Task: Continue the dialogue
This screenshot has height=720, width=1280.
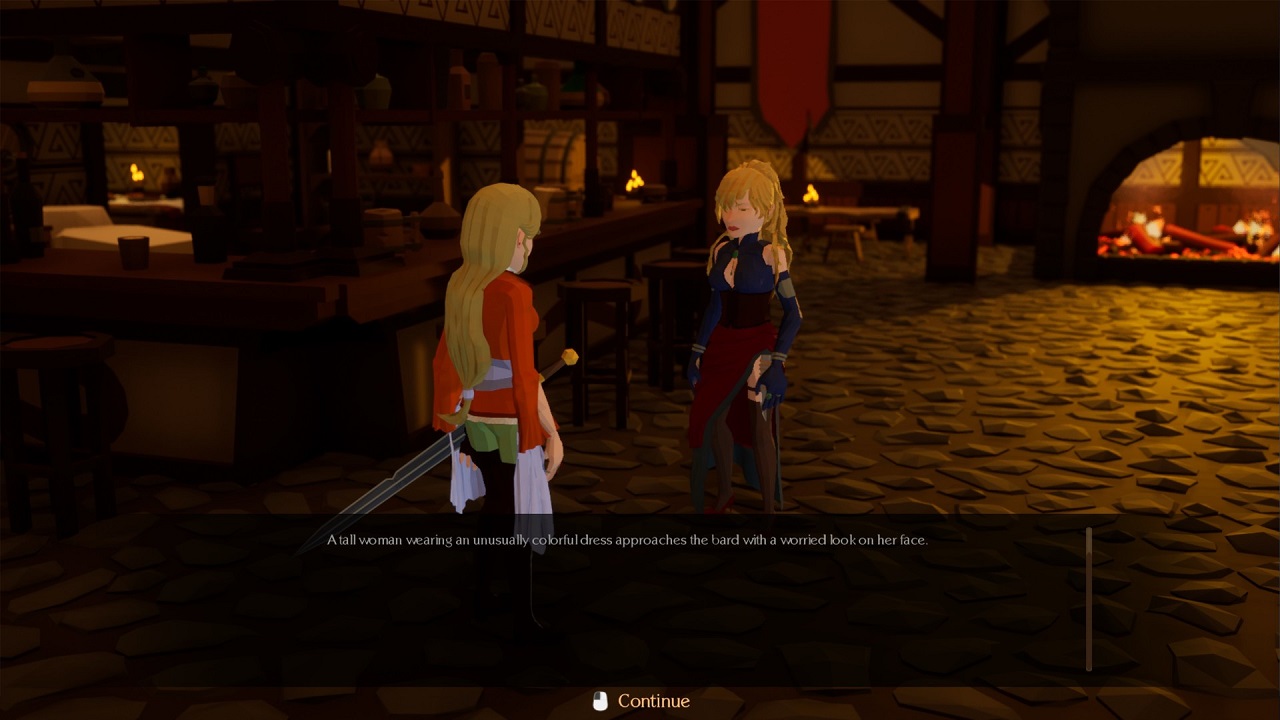Action: tap(641, 701)
